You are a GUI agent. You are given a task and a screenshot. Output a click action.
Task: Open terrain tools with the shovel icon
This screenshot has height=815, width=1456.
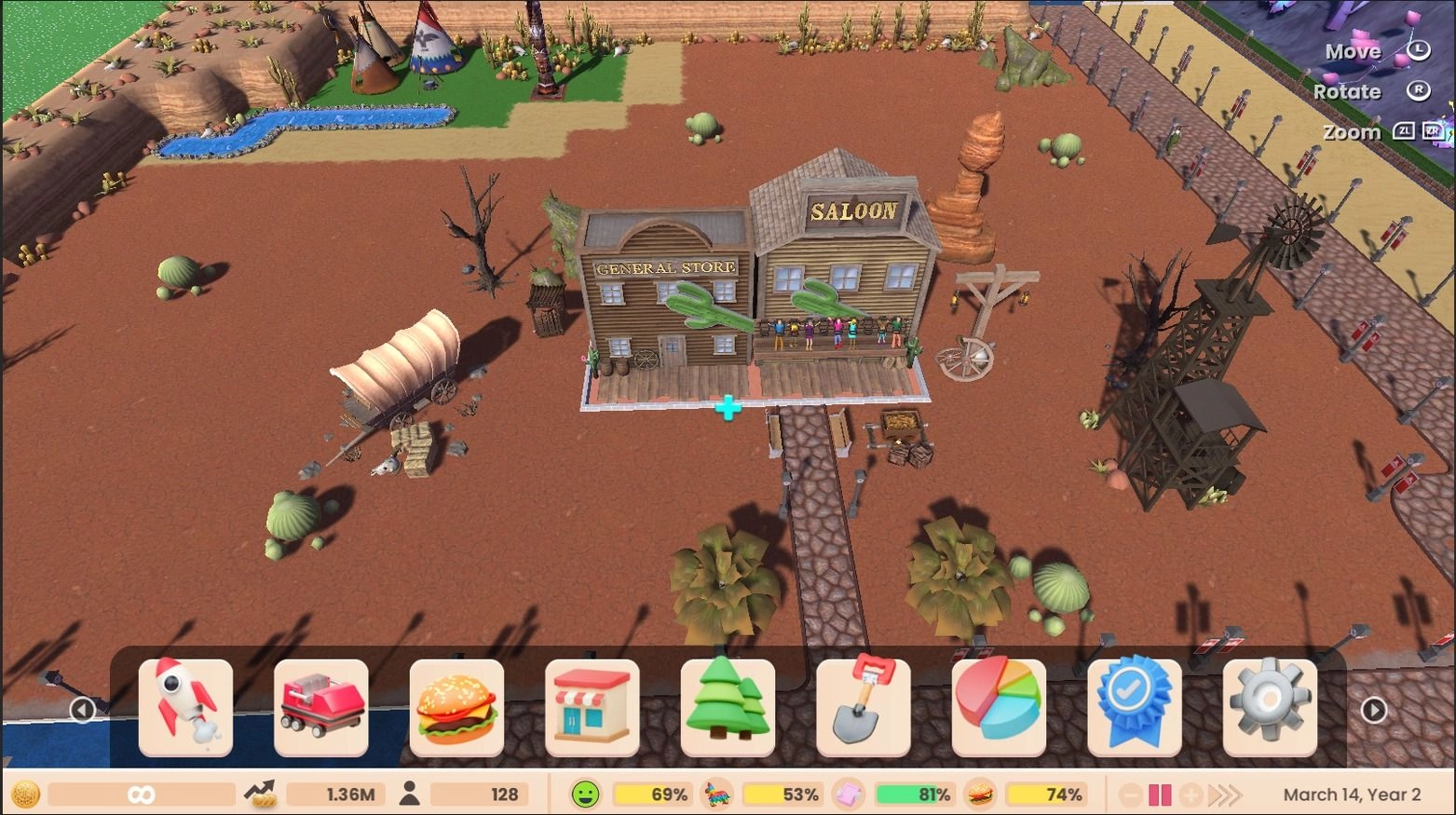[x=864, y=706]
